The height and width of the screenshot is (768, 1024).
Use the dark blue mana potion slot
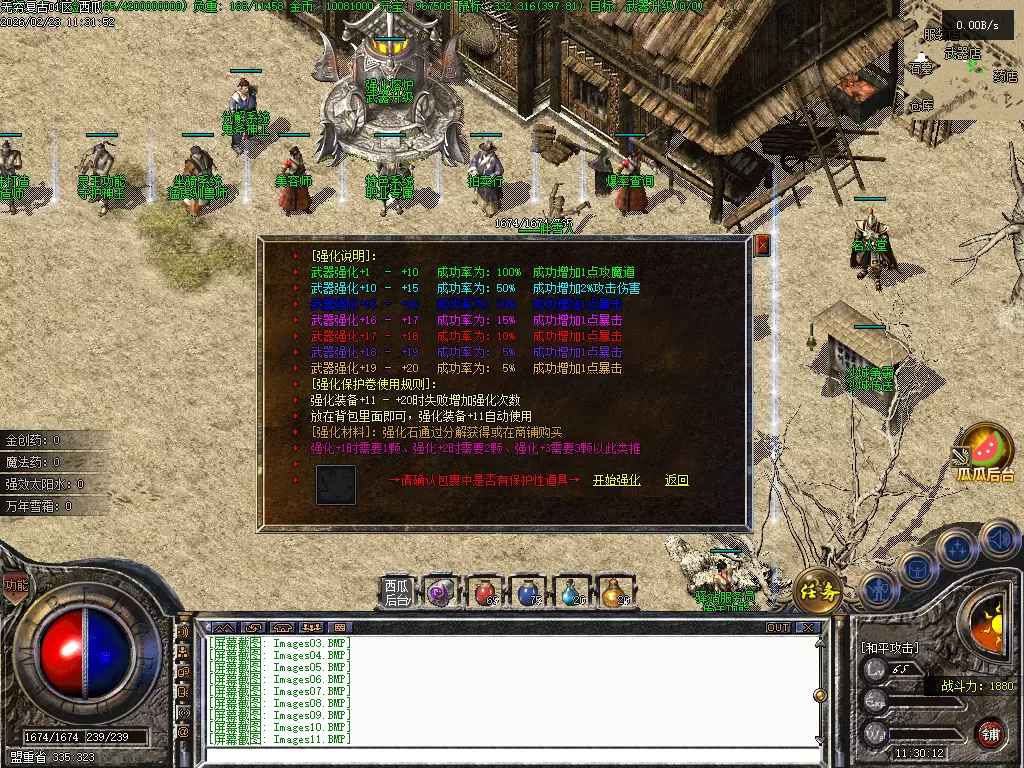pos(529,593)
